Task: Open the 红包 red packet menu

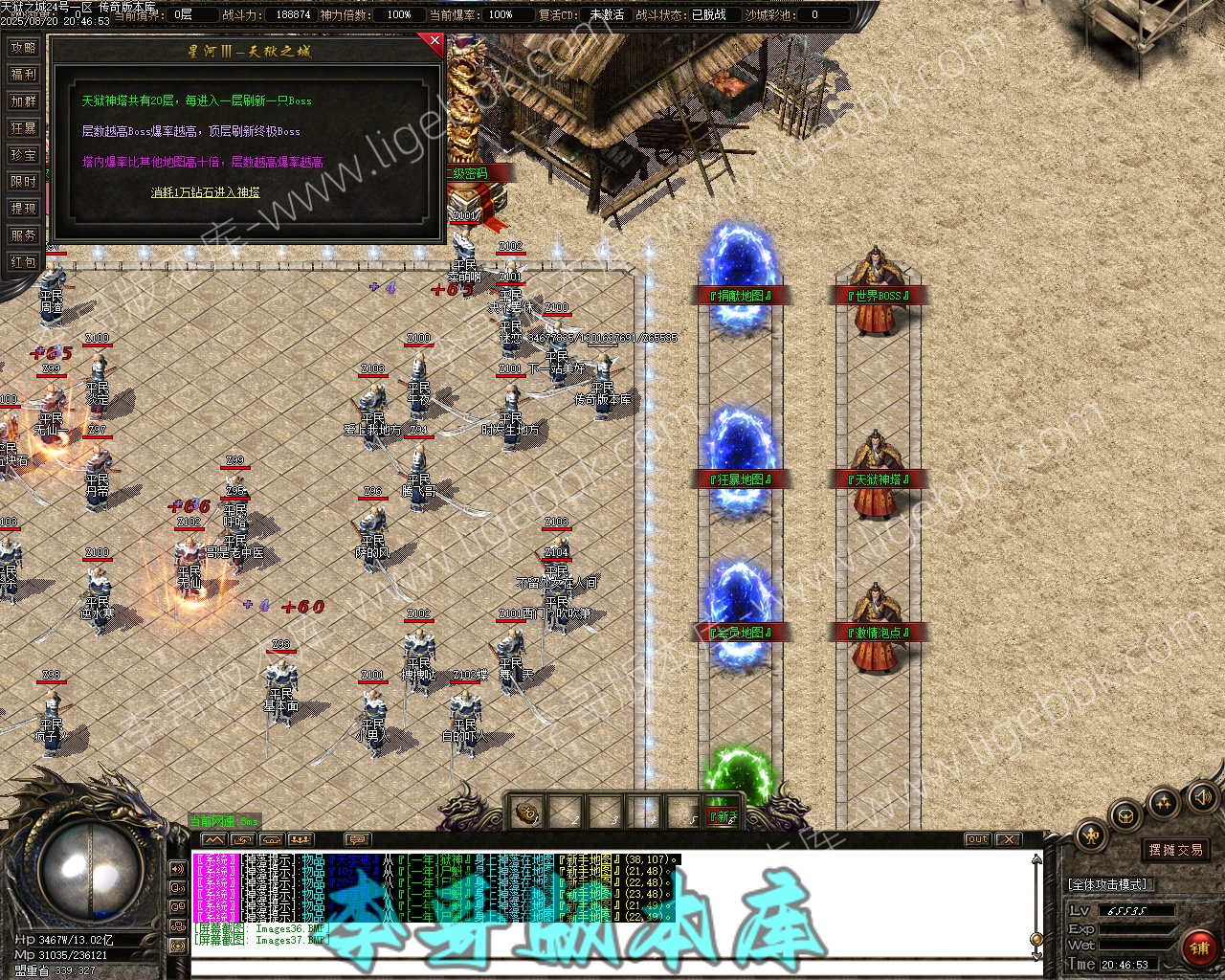Action: (23, 262)
